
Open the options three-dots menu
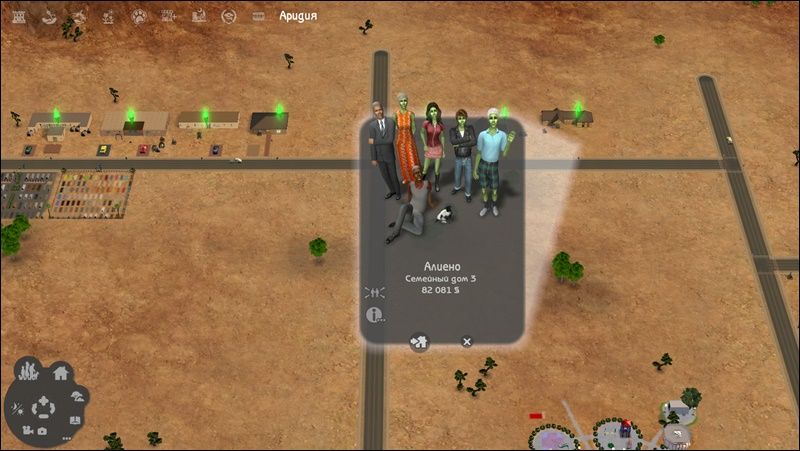(66, 438)
